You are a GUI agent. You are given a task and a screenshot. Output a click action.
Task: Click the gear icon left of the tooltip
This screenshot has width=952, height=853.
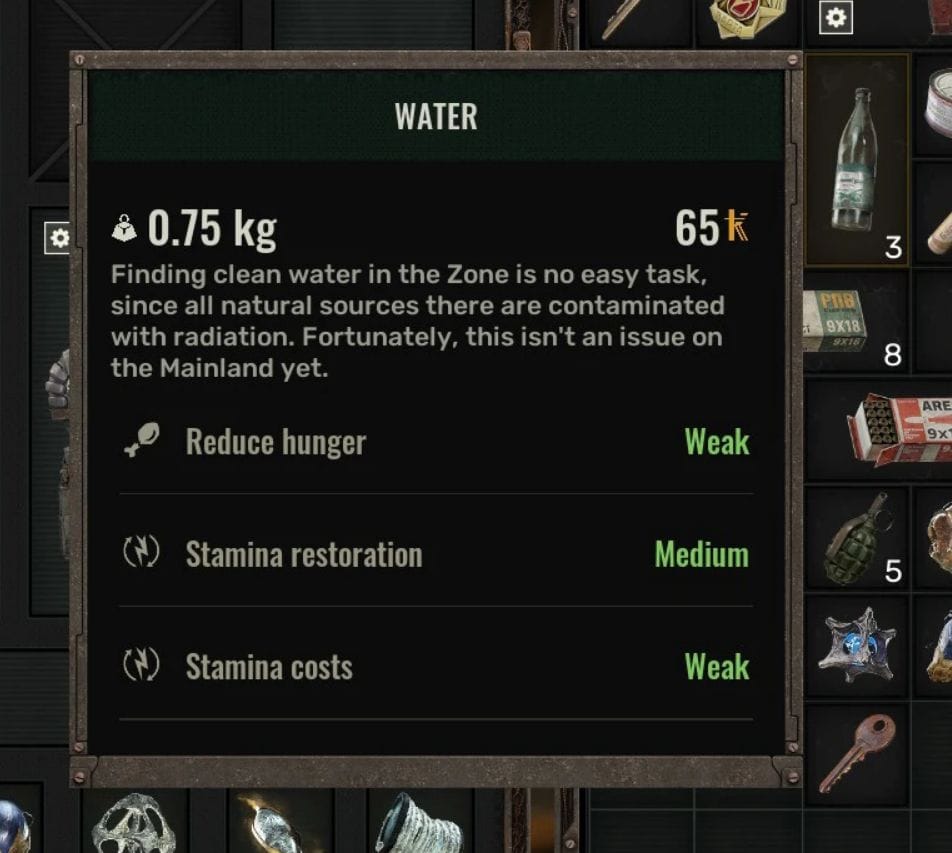(59, 238)
